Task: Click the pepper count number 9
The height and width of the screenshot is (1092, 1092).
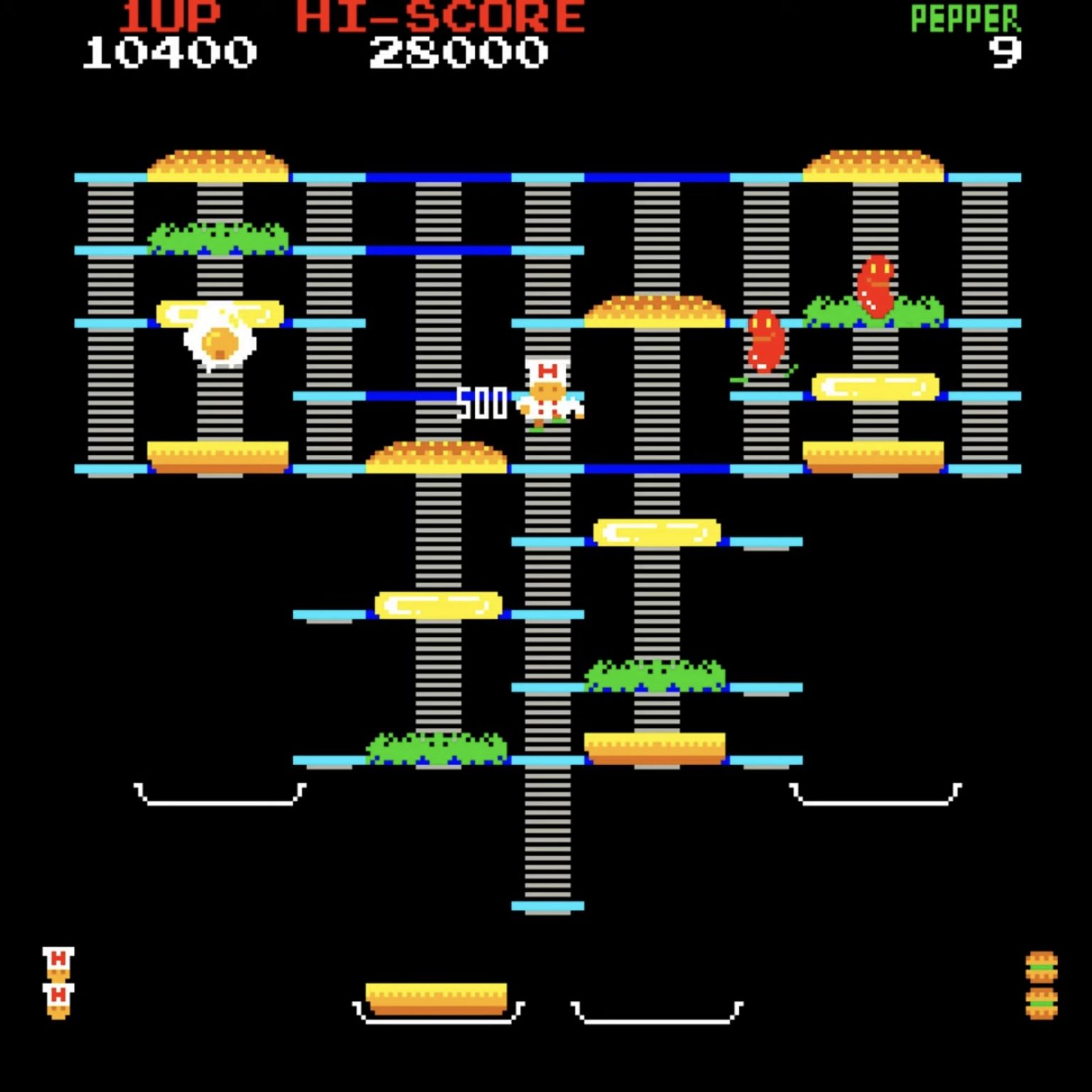Action: click(x=1006, y=51)
